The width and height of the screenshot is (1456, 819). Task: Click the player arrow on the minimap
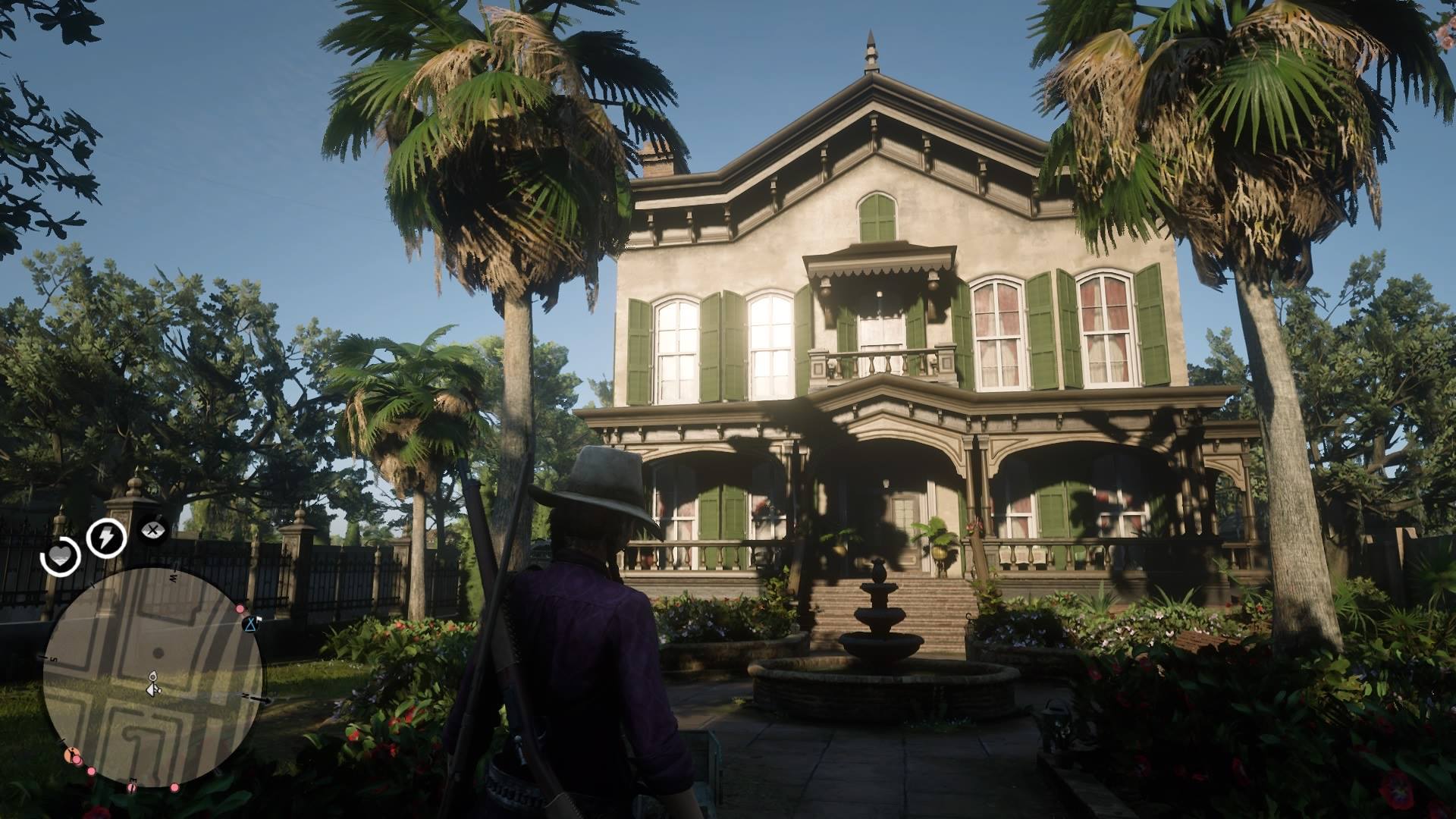coord(152,689)
